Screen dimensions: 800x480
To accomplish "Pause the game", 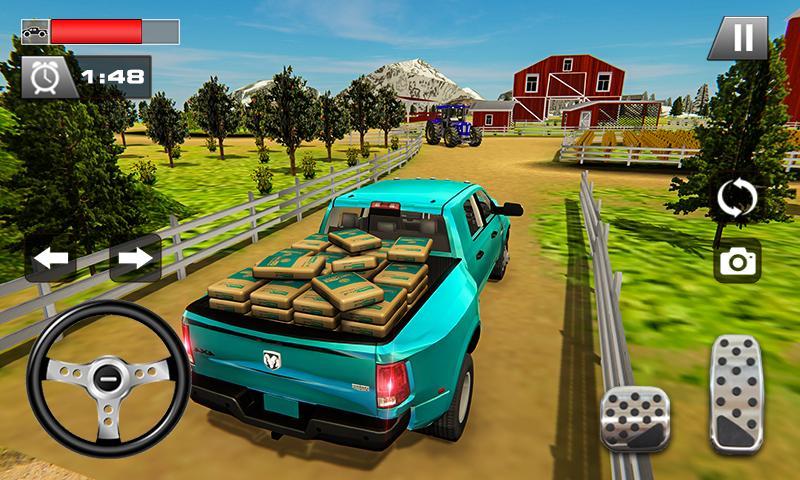I will (x=743, y=39).
